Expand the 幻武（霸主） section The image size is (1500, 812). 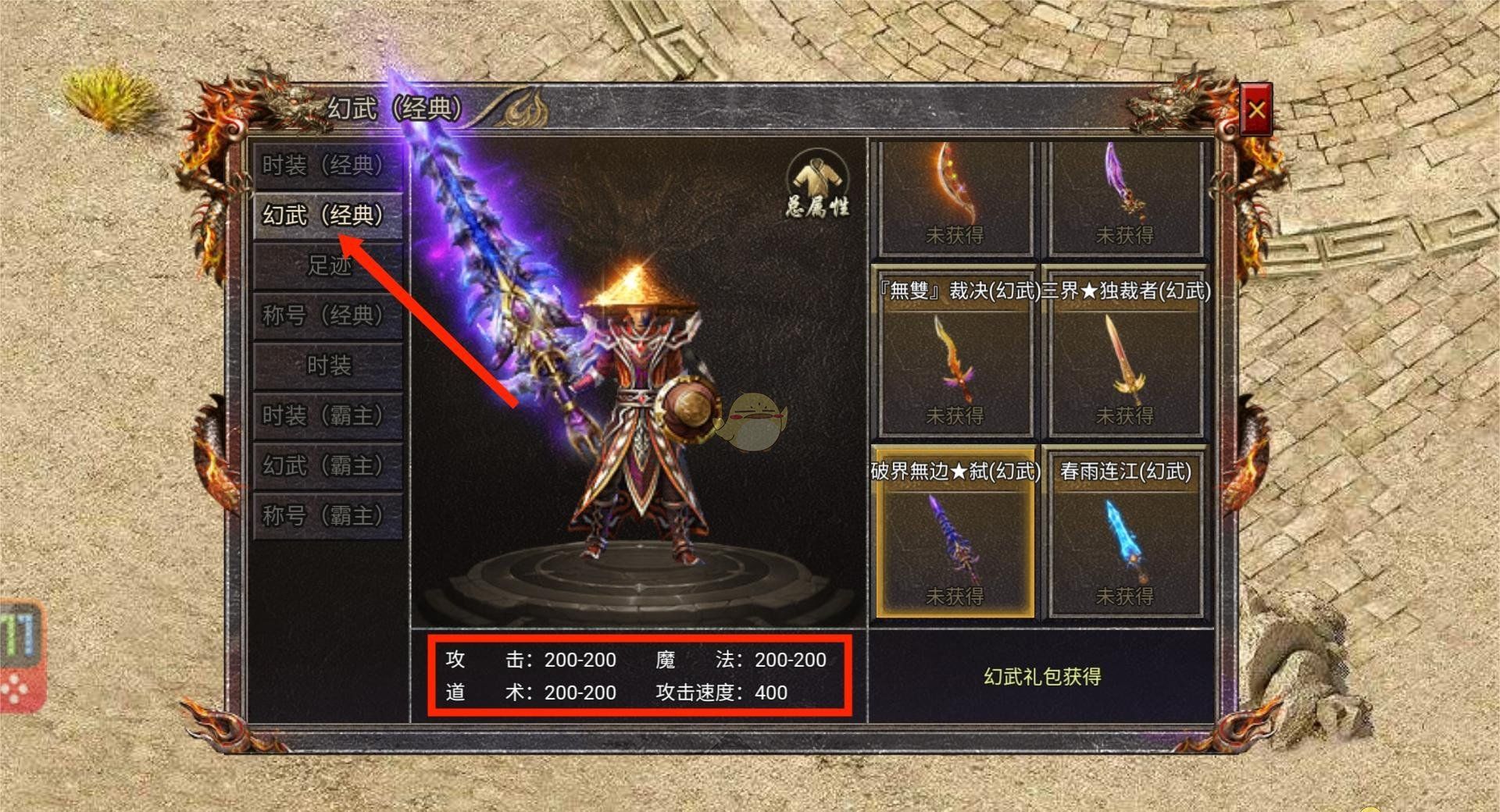coord(327,465)
